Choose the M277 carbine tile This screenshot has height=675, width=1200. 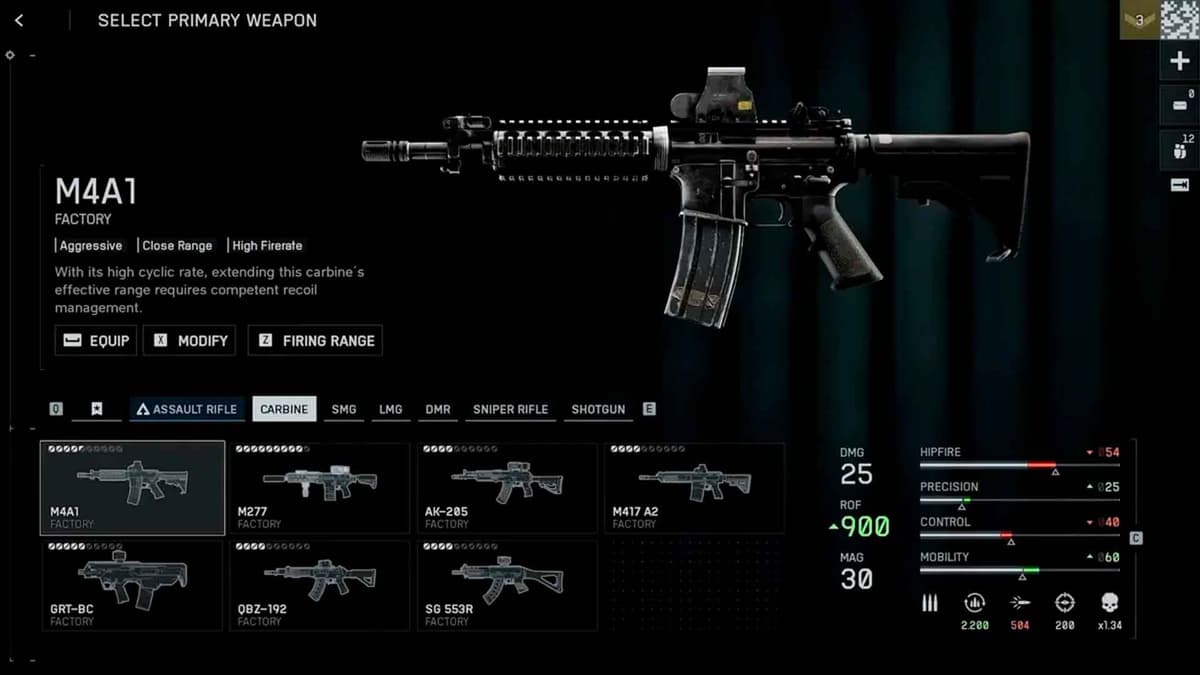pos(320,488)
